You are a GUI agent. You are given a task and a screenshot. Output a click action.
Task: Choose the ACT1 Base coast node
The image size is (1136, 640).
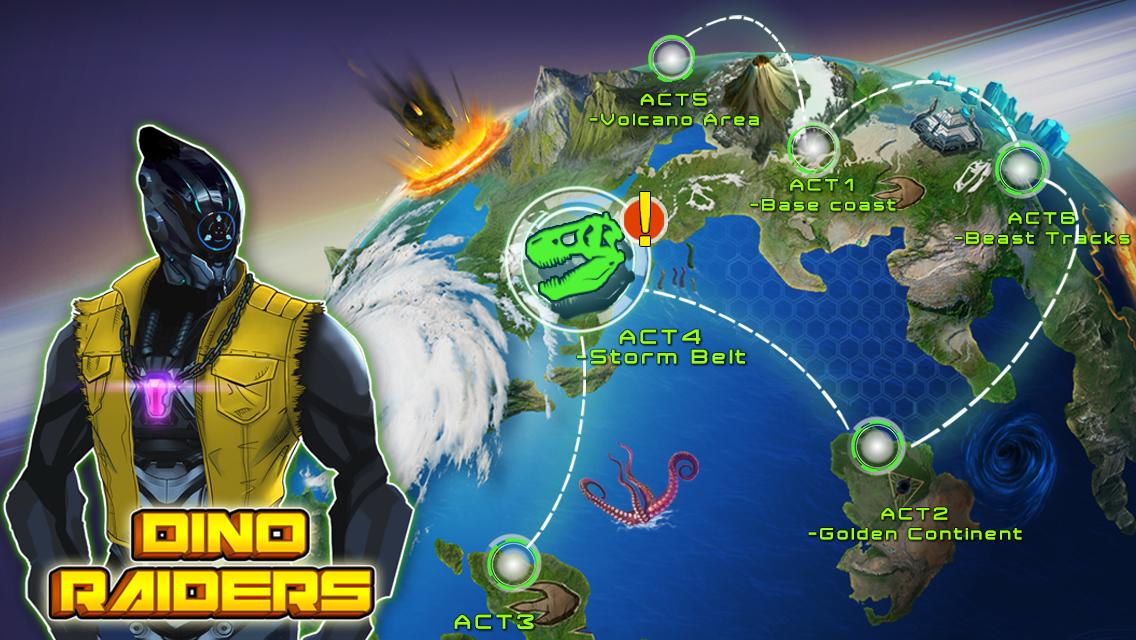[x=813, y=148]
